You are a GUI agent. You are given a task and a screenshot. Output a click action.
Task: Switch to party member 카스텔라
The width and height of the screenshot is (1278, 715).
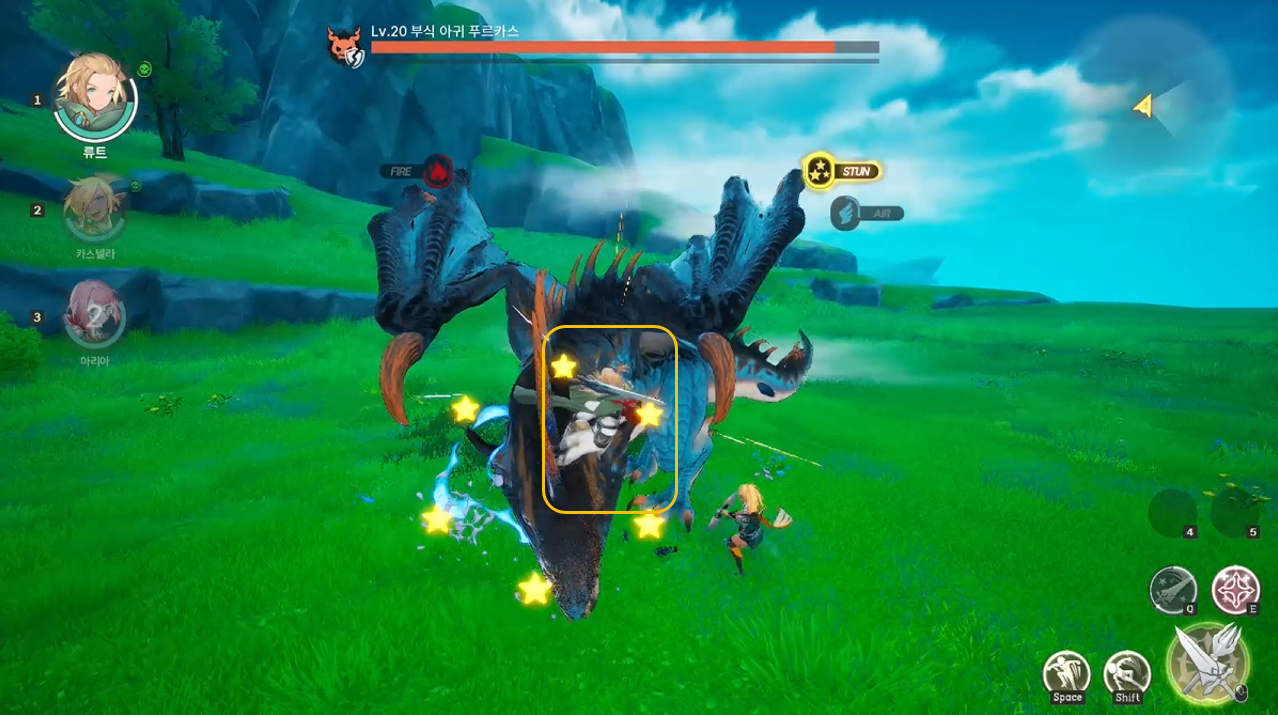pyautogui.click(x=94, y=208)
